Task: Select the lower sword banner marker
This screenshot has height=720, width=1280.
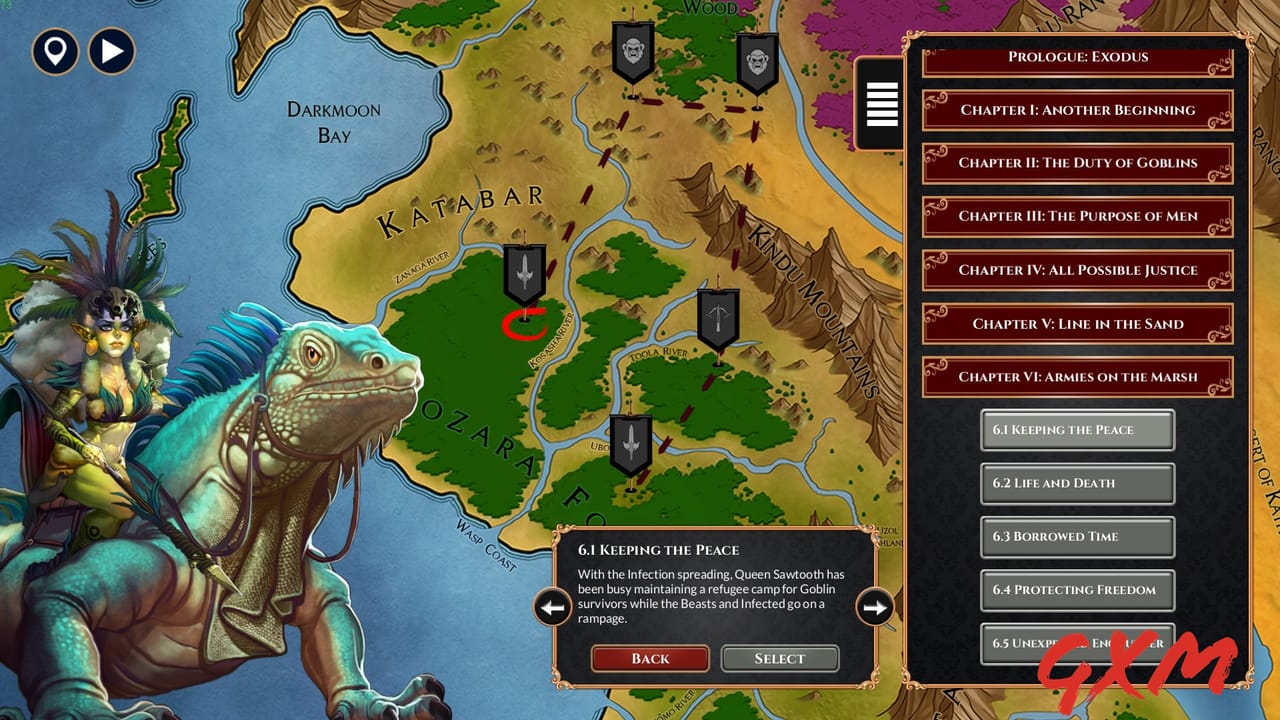Action: 630,440
